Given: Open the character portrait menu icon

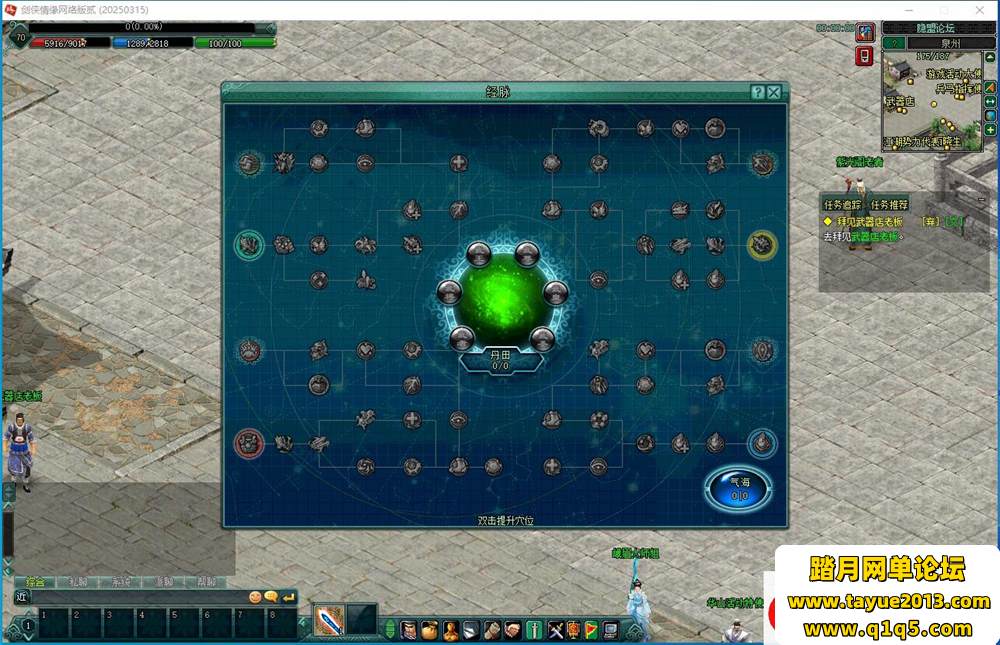Looking at the screenshot, I should click(408, 629).
